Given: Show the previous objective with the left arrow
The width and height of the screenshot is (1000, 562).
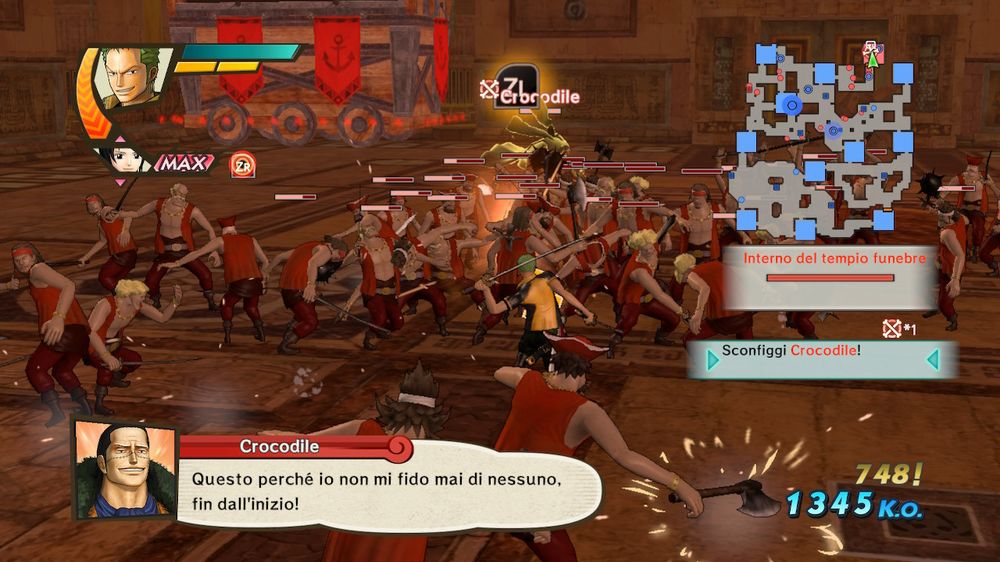Looking at the screenshot, I should [x=713, y=358].
